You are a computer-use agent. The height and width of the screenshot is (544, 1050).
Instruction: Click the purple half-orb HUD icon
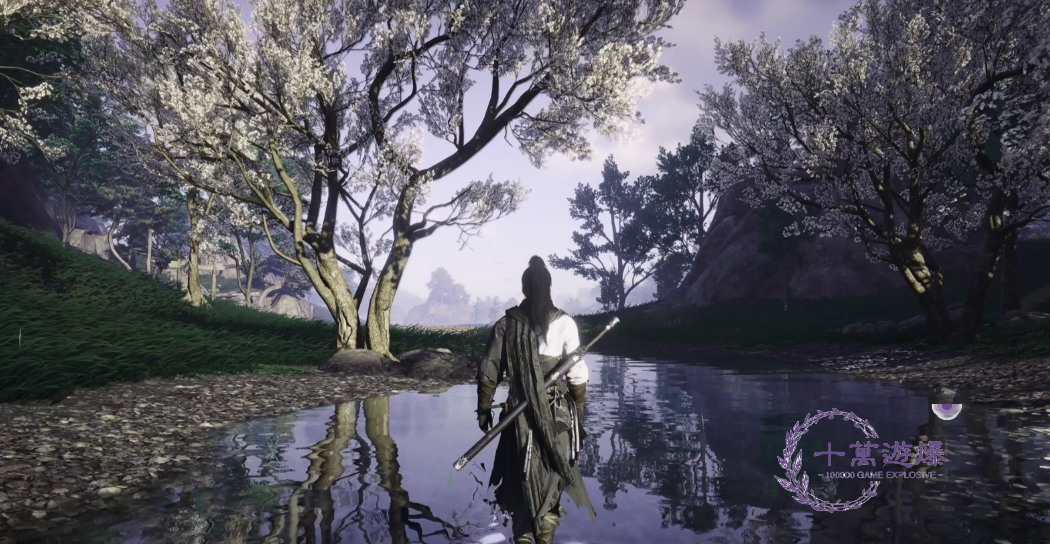[946, 409]
